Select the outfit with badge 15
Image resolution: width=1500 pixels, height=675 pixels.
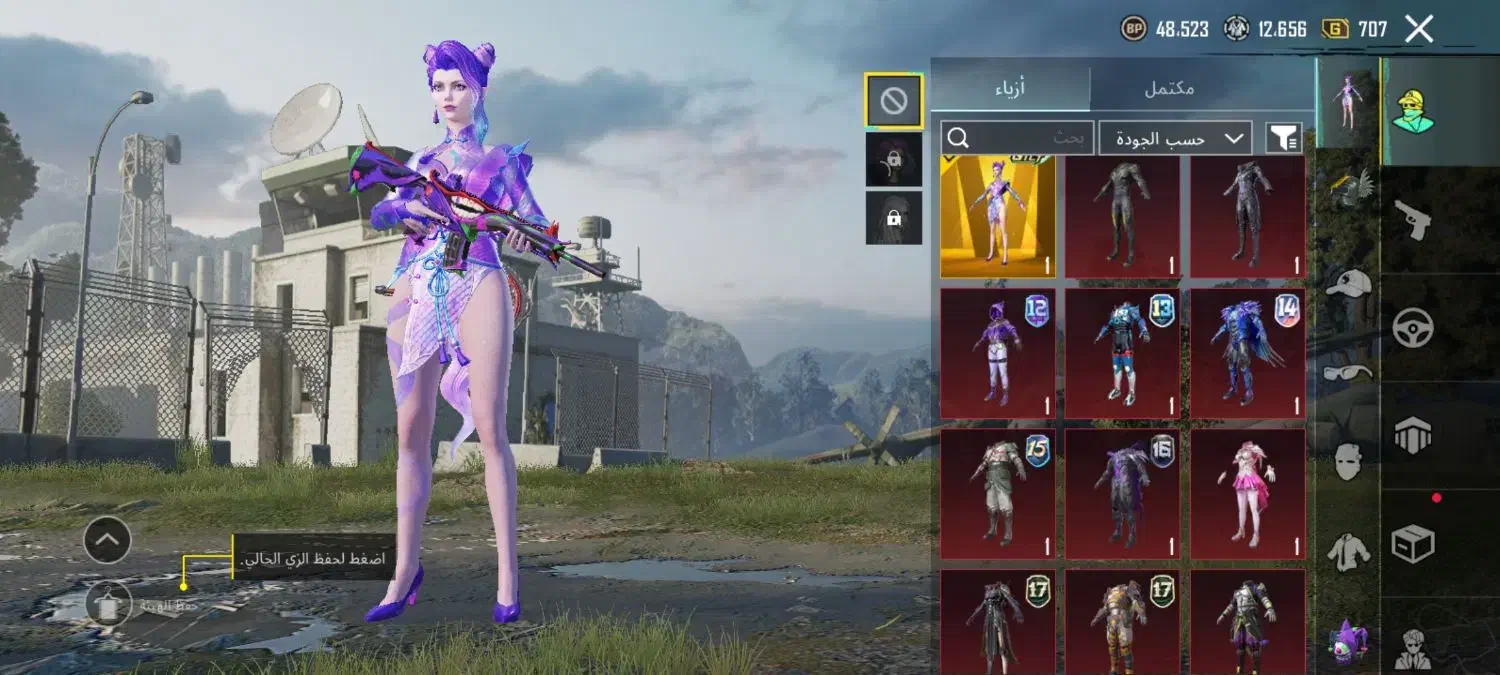coord(998,493)
